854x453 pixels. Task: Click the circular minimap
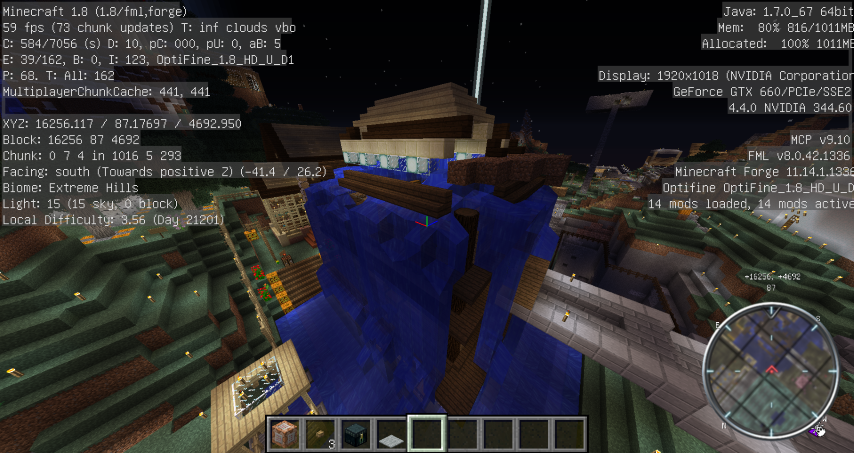pos(771,371)
